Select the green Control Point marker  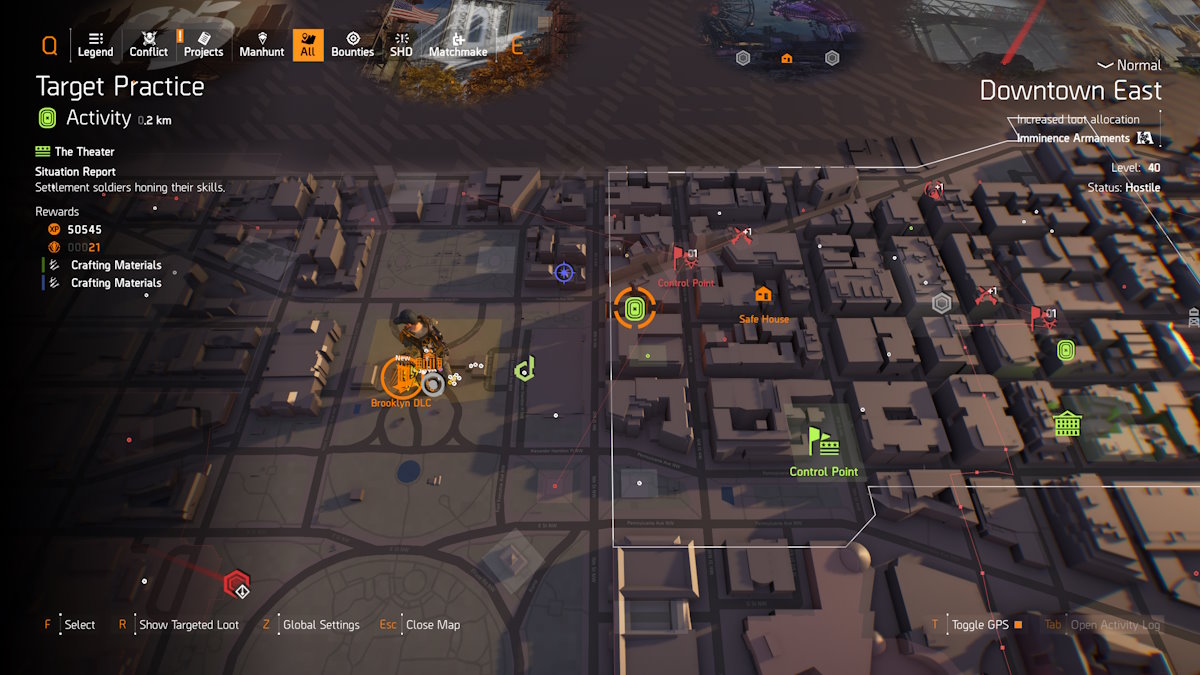point(823,441)
